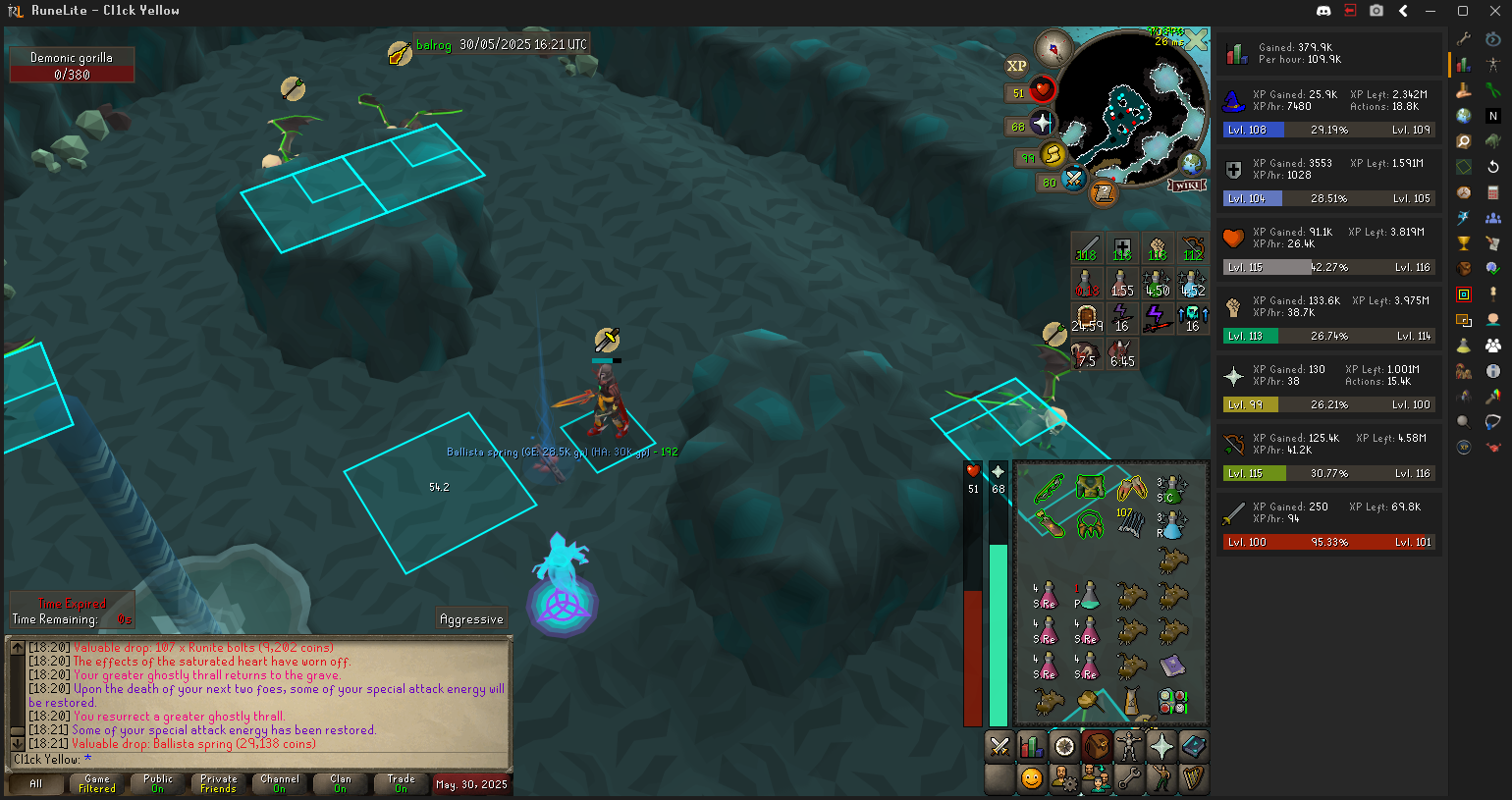1512x800 pixels.
Task: Open the Worn Equipment tab
Action: [1129, 747]
